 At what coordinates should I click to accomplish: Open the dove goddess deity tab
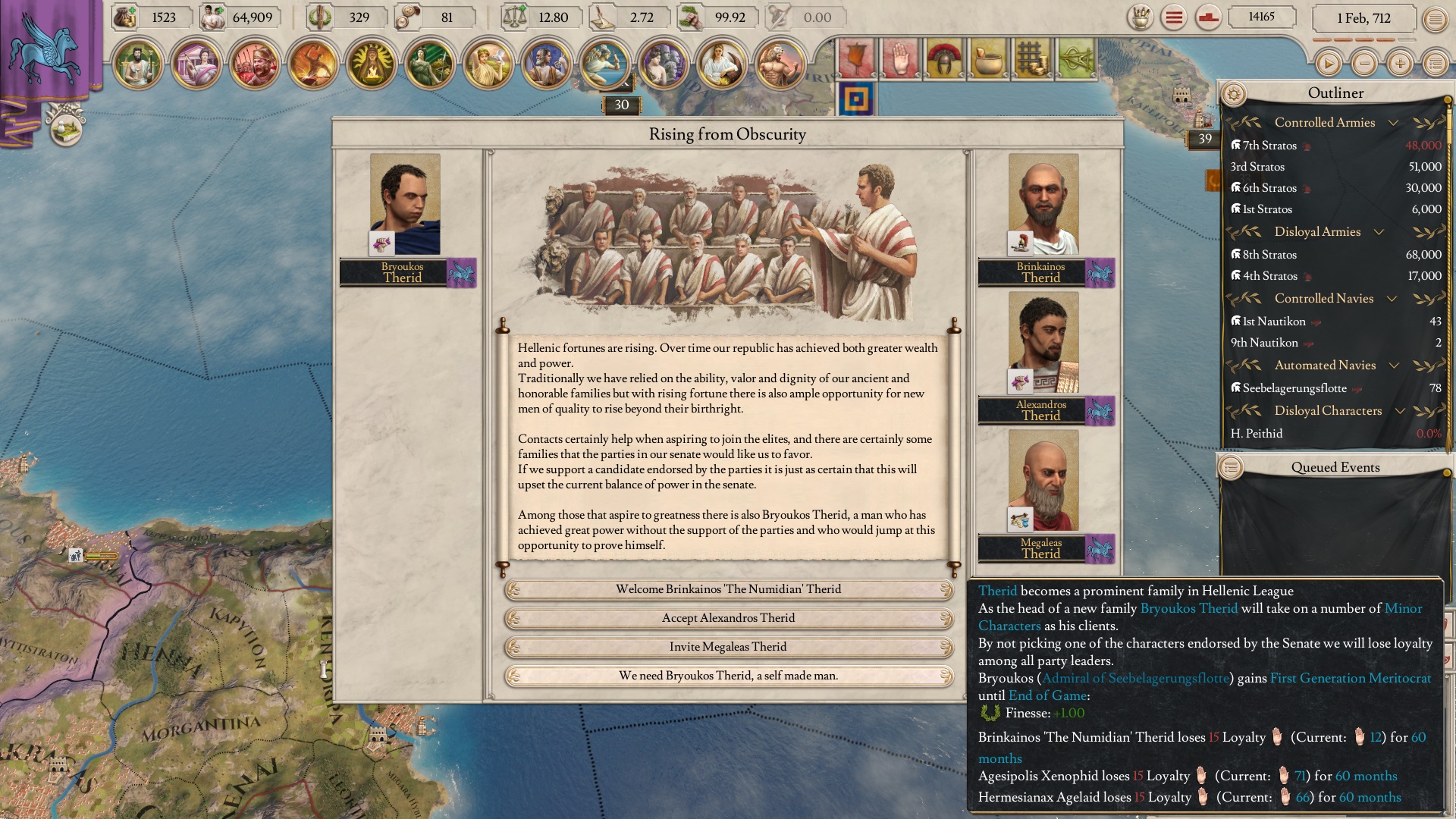point(487,64)
